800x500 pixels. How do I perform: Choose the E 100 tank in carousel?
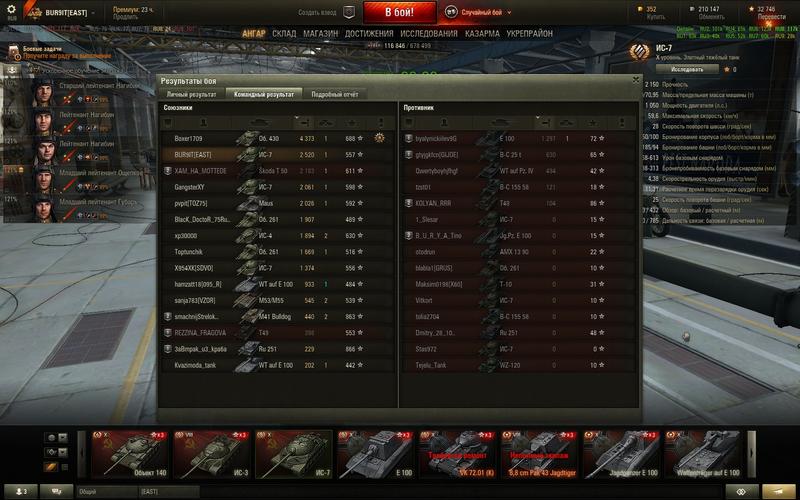(x=375, y=454)
